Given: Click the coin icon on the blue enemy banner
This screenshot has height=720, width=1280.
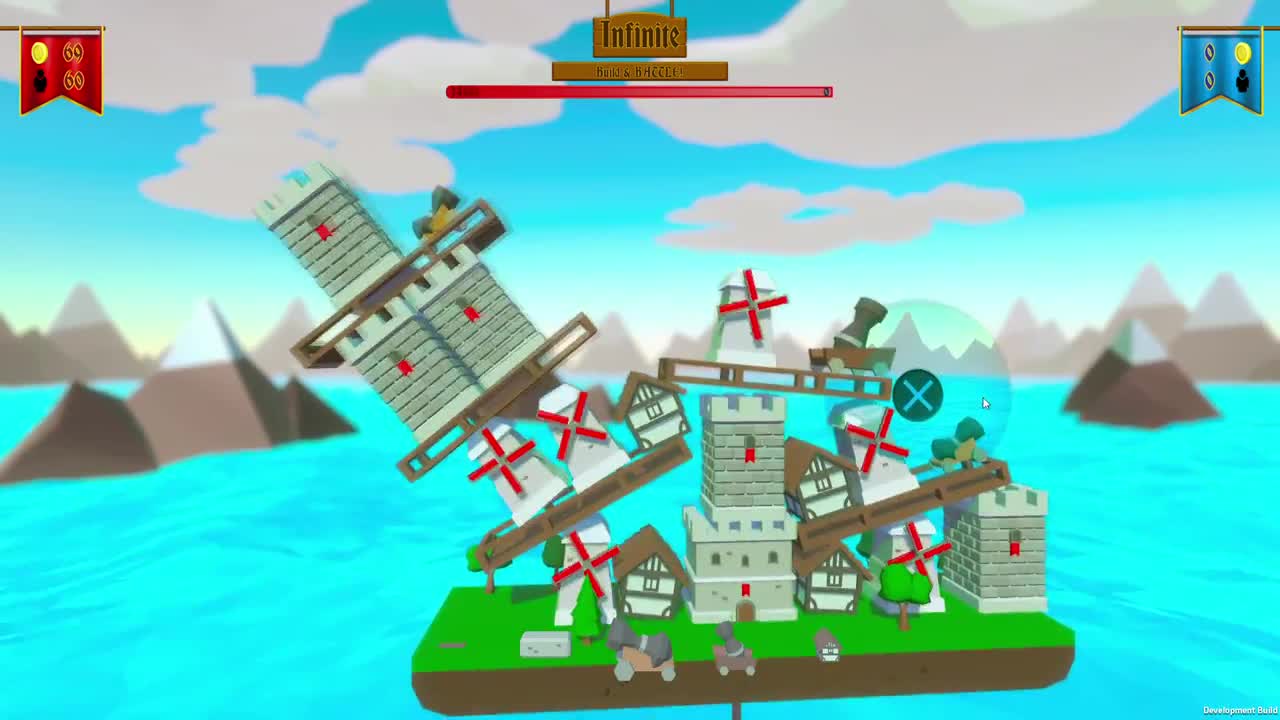Looking at the screenshot, I should coord(1242,52).
